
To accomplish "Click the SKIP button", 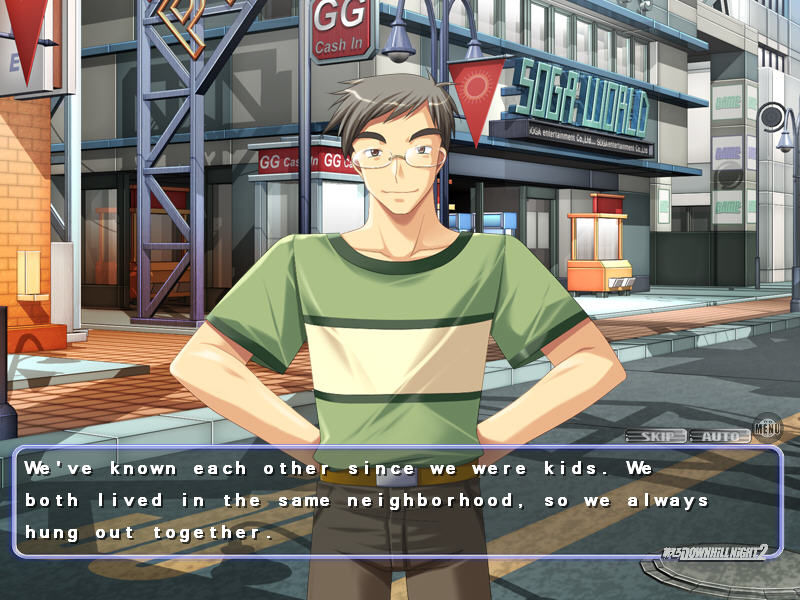I will 656,436.
